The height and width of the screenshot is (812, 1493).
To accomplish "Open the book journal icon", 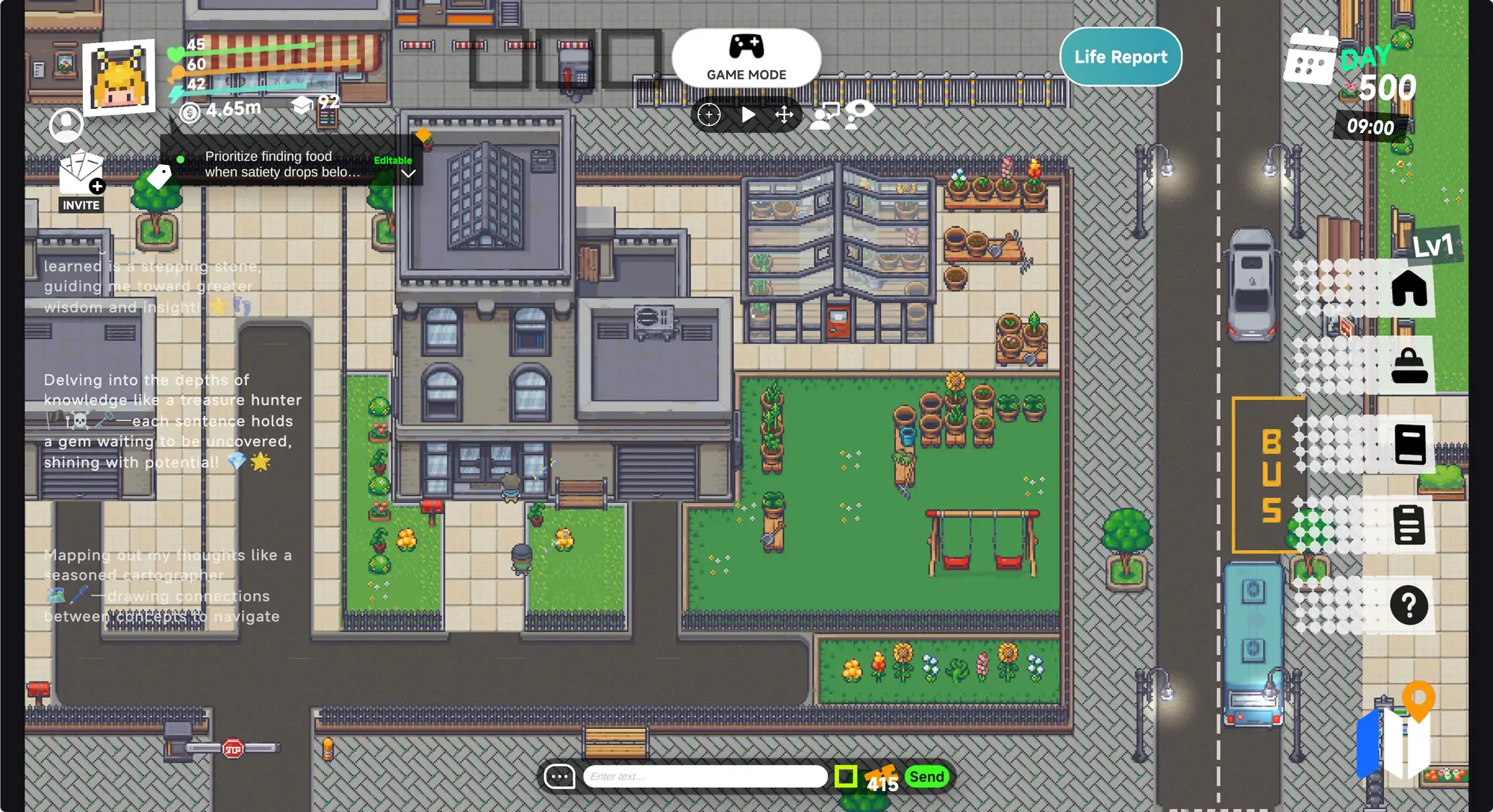I will click(x=1409, y=444).
